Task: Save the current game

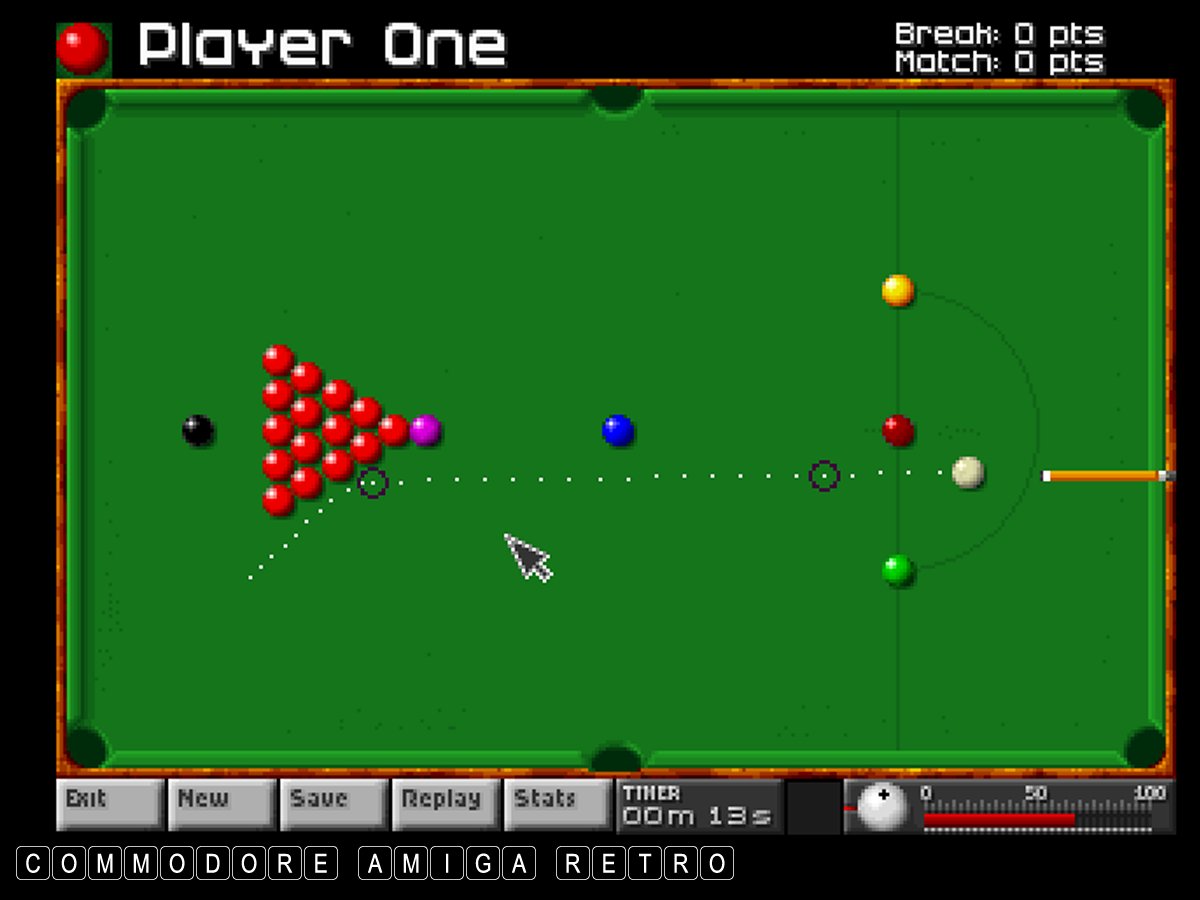Action: pyautogui.click(x=333, y=803)
